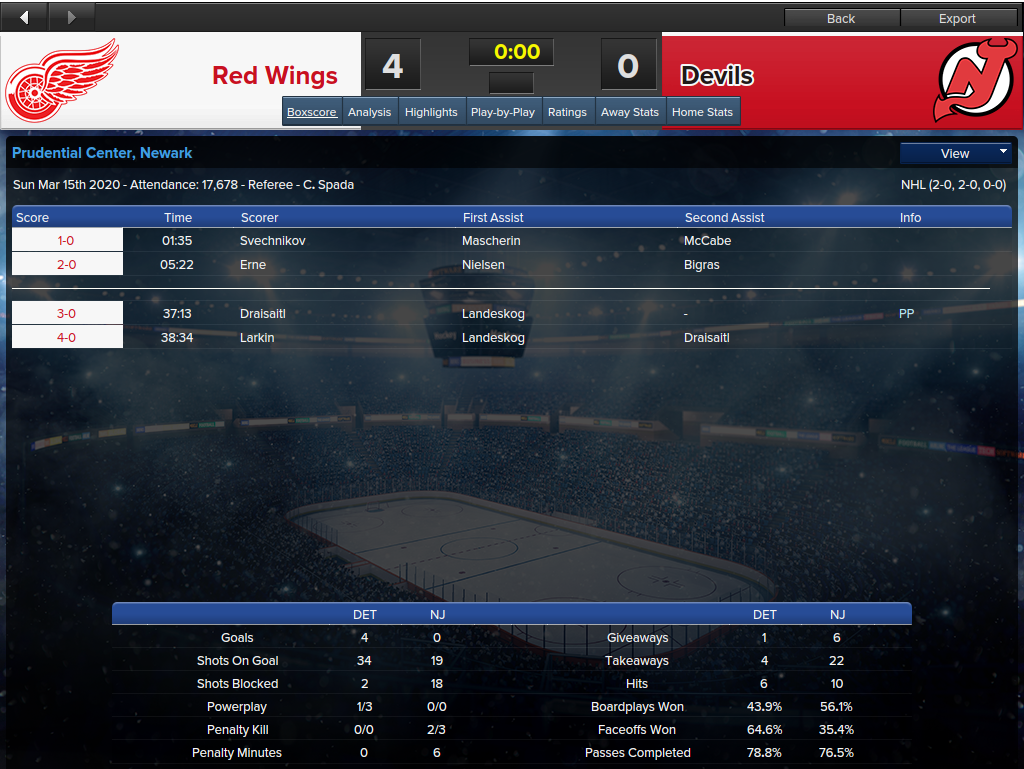Click the Devils team name
This screenshot has width=1024, height=769.
click(717, 76)
